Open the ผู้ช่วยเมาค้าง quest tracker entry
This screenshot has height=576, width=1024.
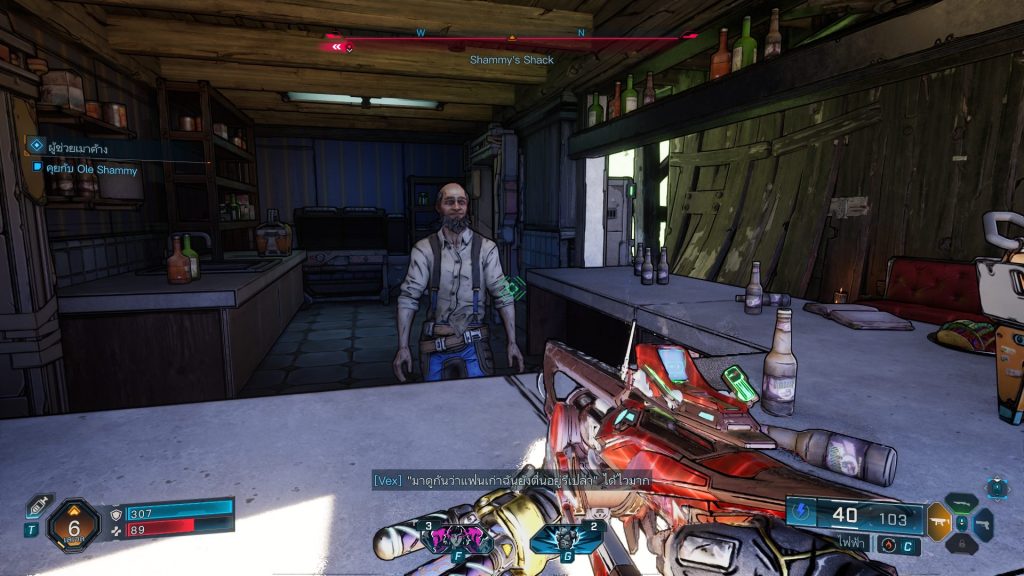point(70,149)
